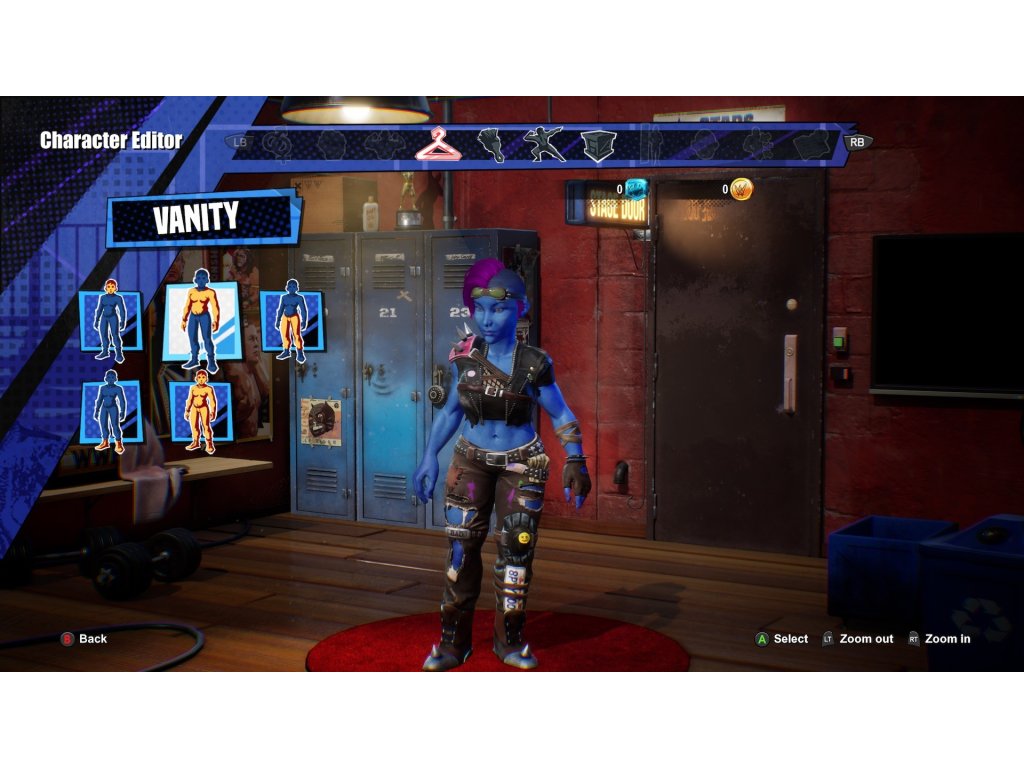Screen dimensions: 1024x768
Task: Open the clothes hanger vanity tab
Action: 438,144
